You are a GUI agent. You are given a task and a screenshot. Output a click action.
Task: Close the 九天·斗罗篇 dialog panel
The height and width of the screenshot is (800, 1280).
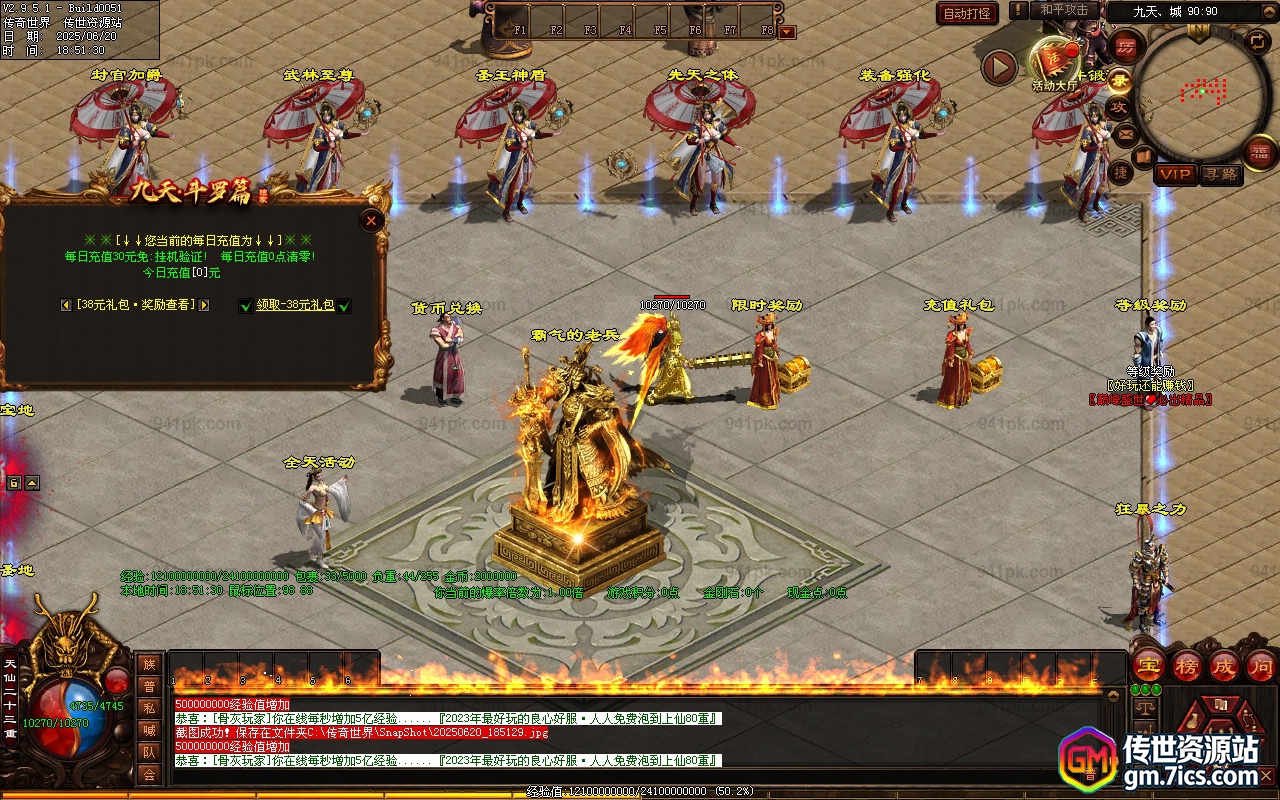coord(372,220)
